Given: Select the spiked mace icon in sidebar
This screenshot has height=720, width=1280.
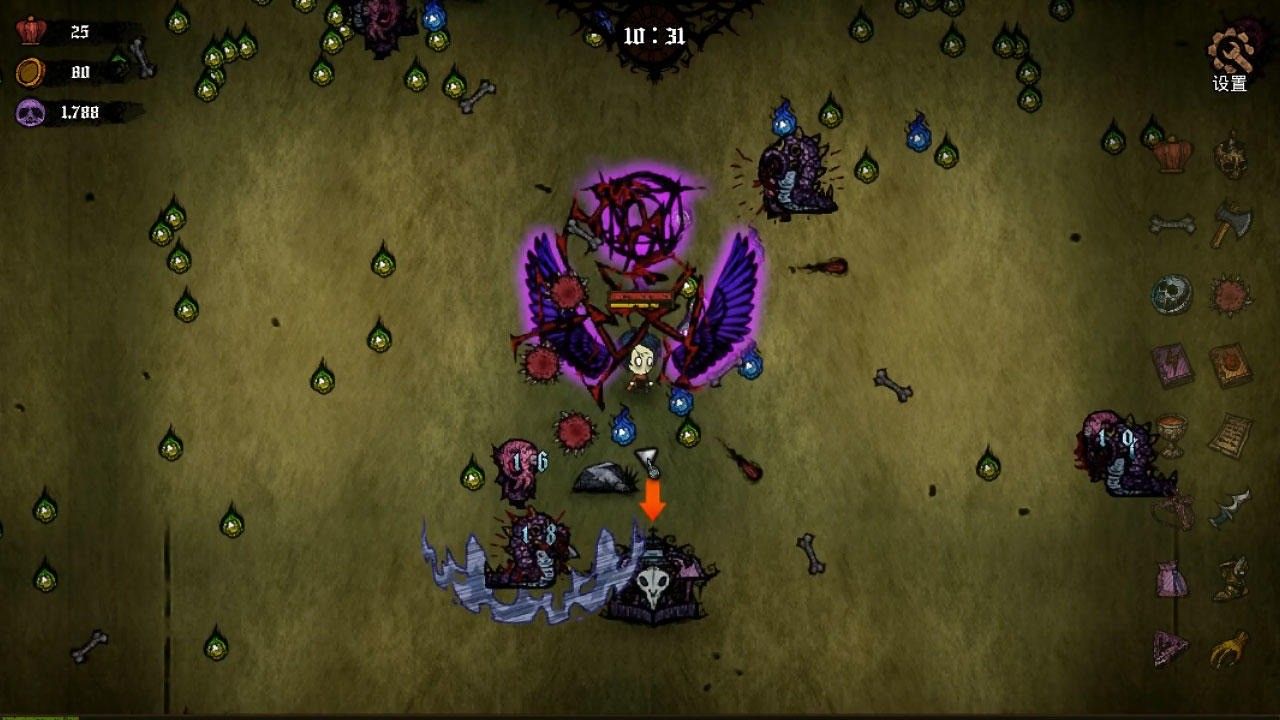Looking at the screenshot, I should pos(1227,295).
